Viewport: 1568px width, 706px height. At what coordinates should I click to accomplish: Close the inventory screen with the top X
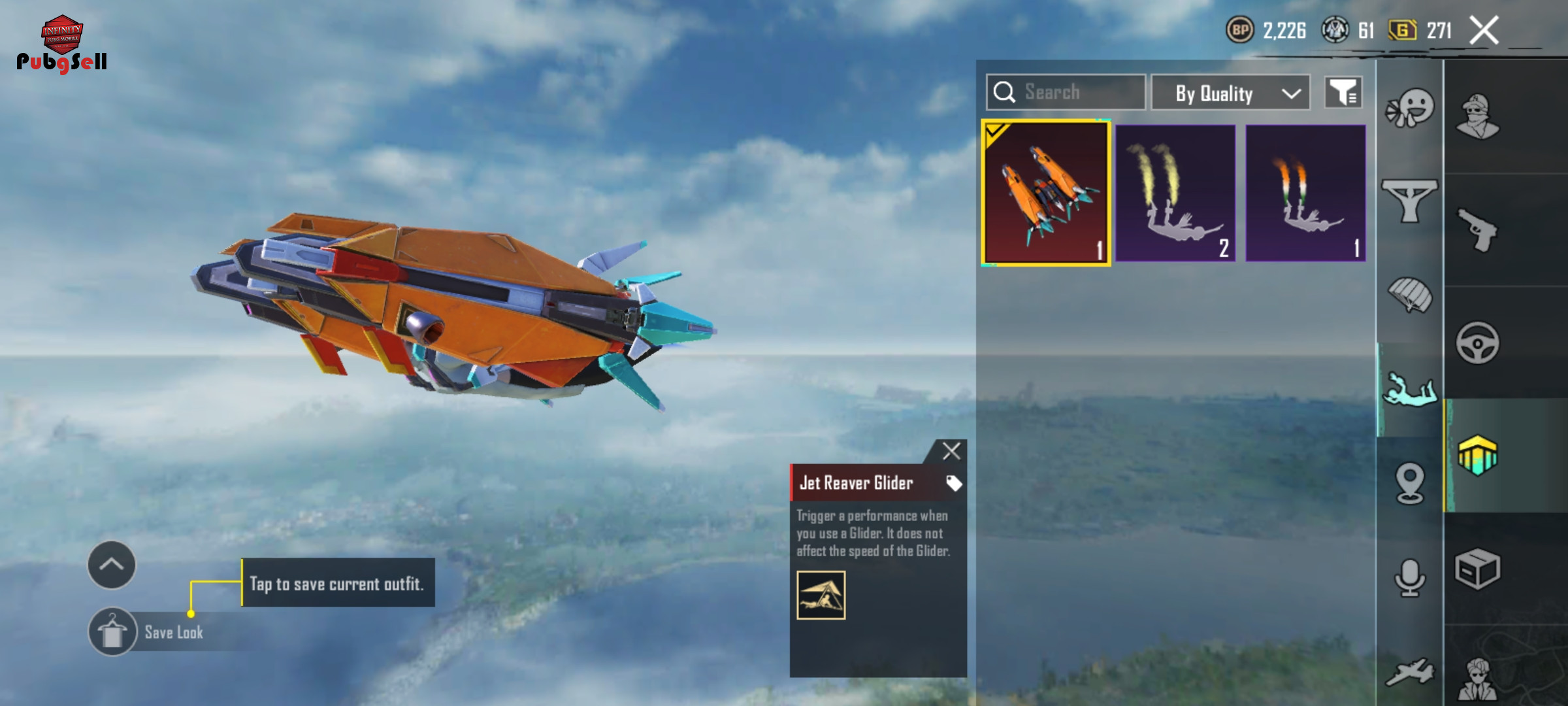click(x=1484, y=30)
